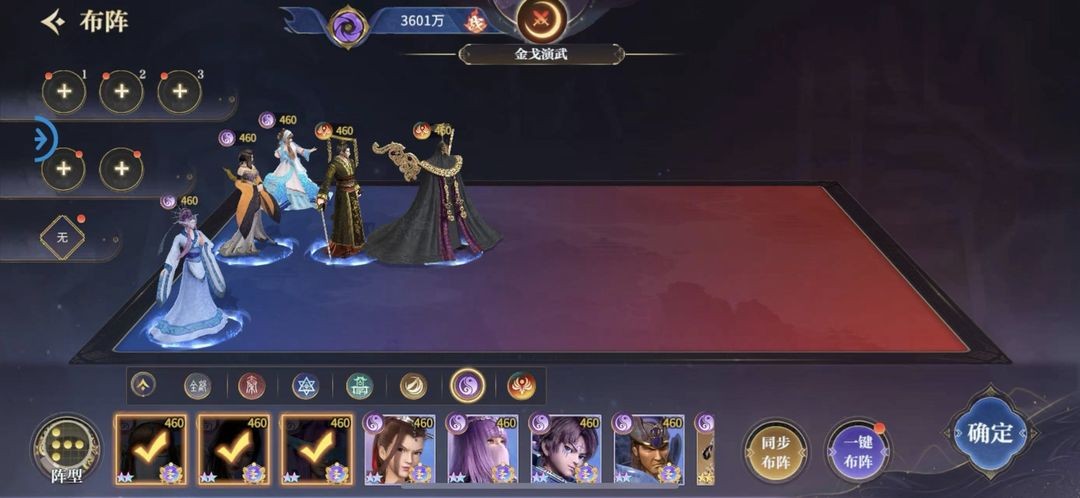Go back using the arrow beside 布阵
This screenshot has width=1080, height=498.
coord(53,22)
